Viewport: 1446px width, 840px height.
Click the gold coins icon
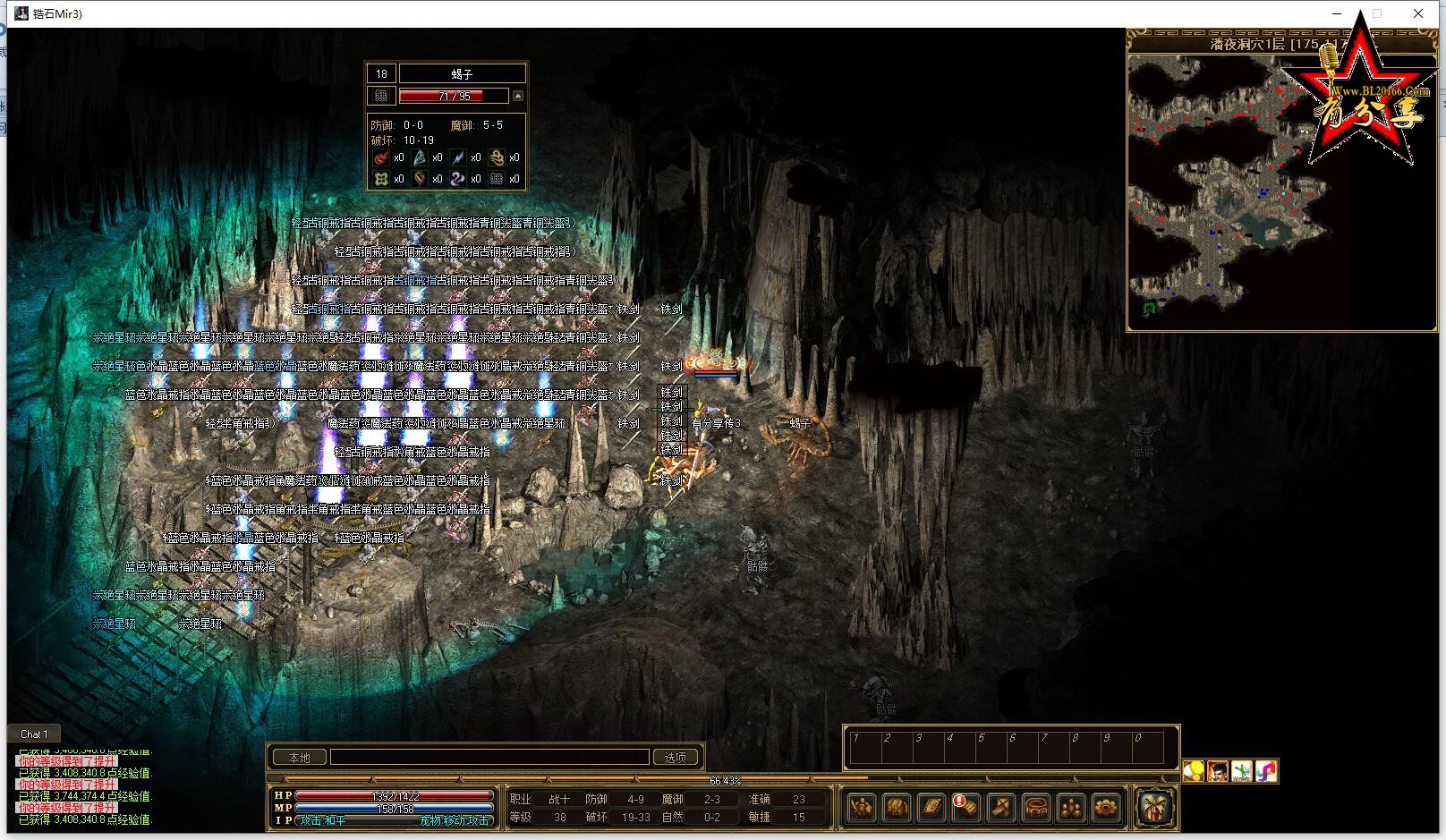(x=1194, y=771)
